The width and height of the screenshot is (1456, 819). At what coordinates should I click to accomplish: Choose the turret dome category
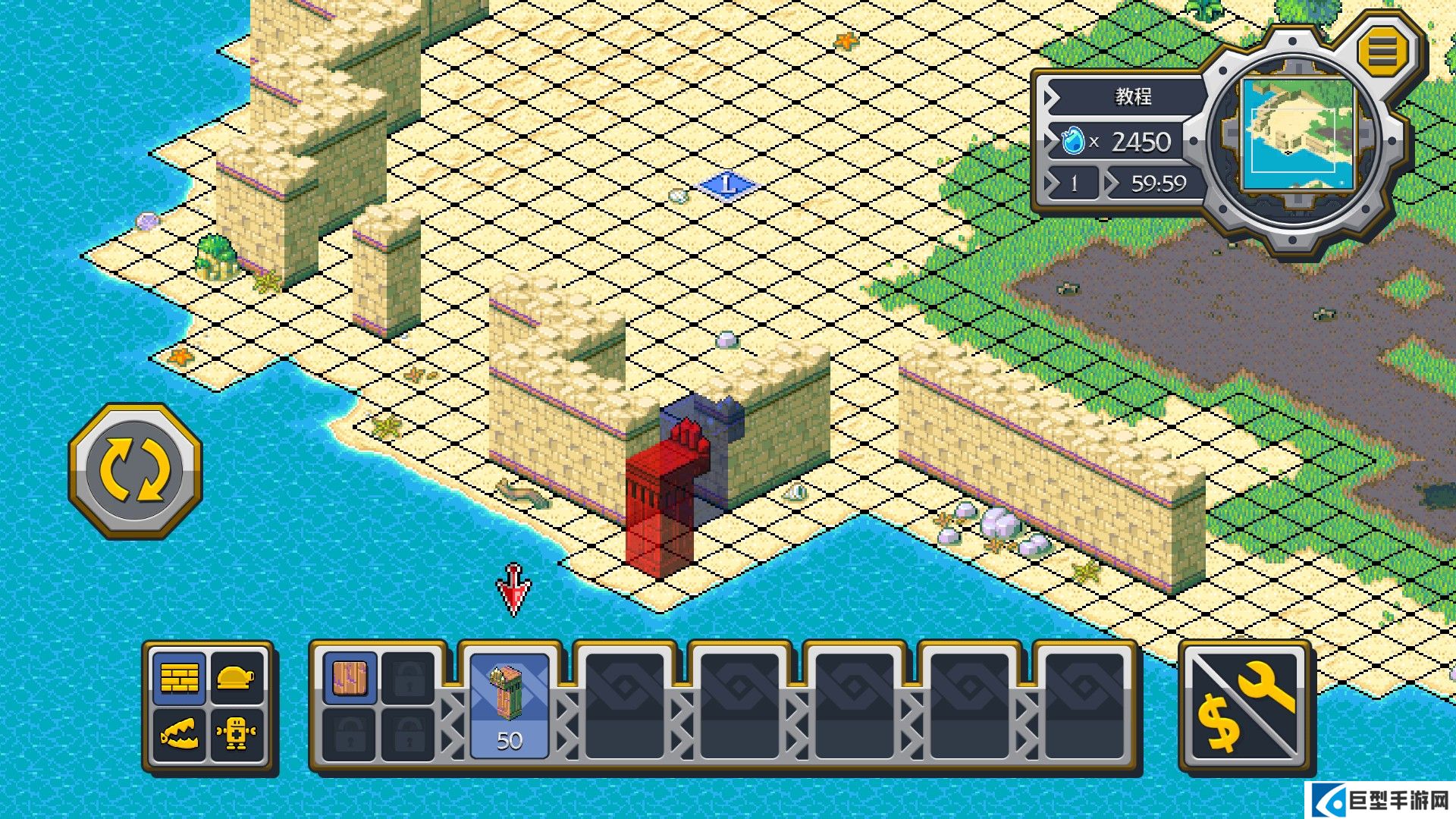236,677
